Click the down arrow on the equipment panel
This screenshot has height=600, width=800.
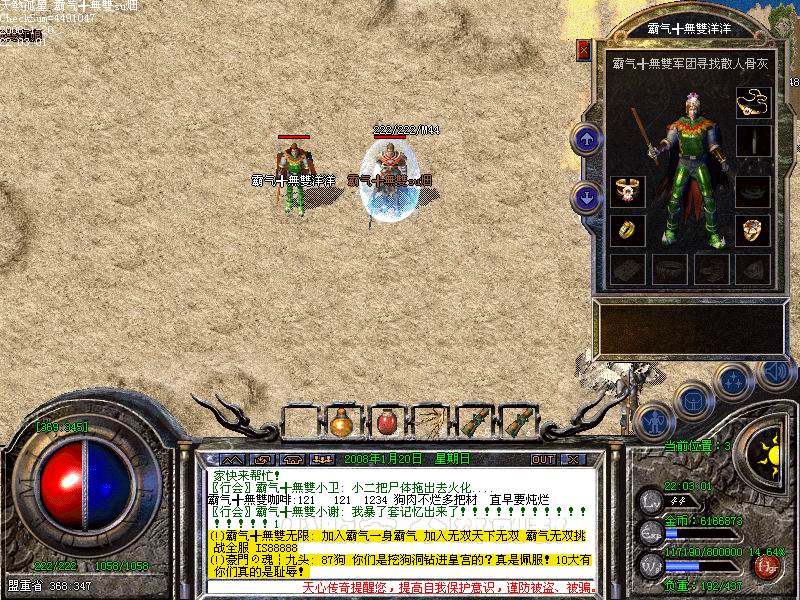(x=587, y=195)
